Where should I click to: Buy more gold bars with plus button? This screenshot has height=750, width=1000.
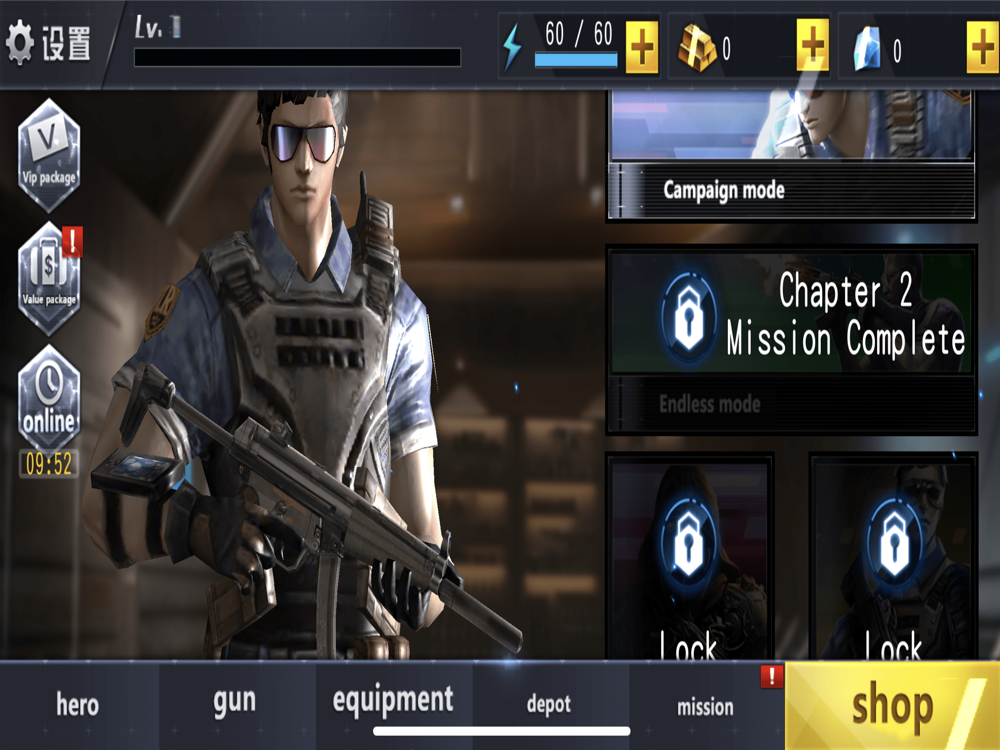812,45
